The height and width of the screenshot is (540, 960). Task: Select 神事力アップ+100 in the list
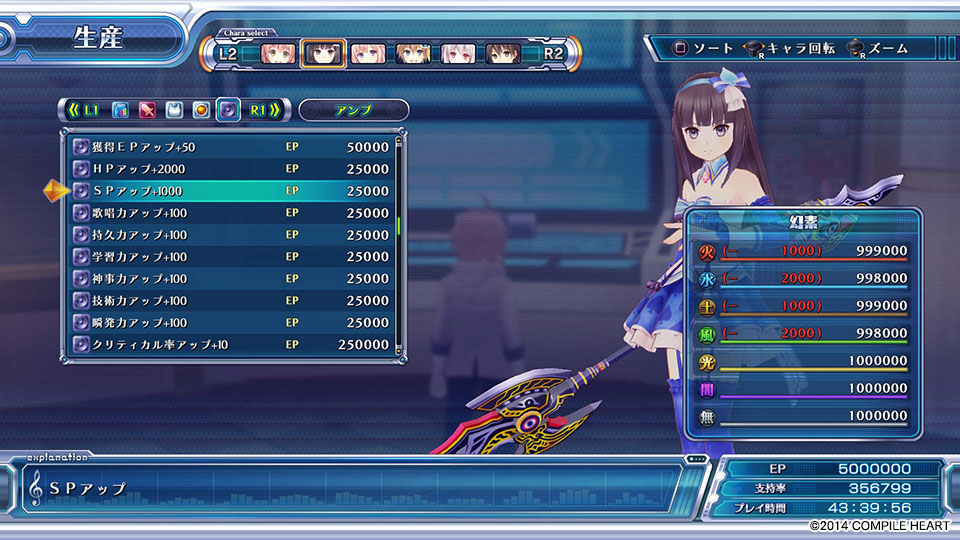pos(232,279)
